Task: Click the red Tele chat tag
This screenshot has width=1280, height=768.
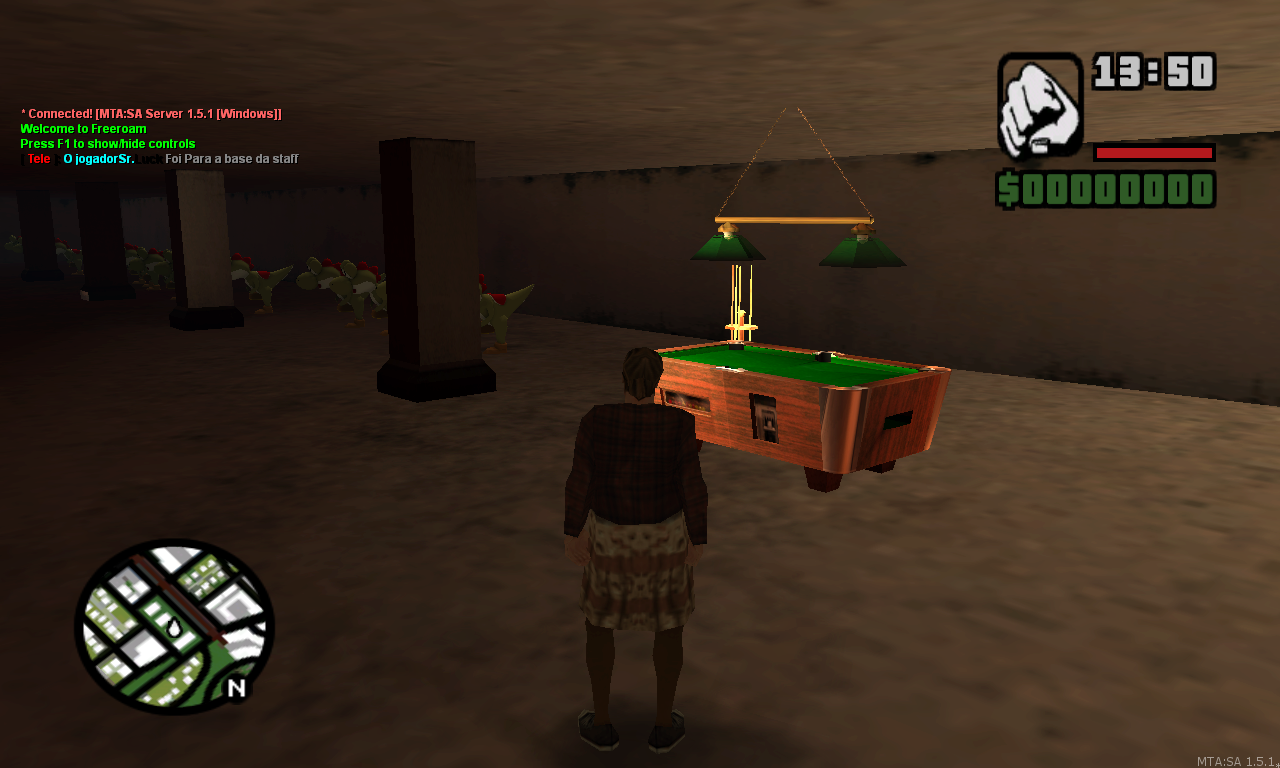Action: [38, 158]
